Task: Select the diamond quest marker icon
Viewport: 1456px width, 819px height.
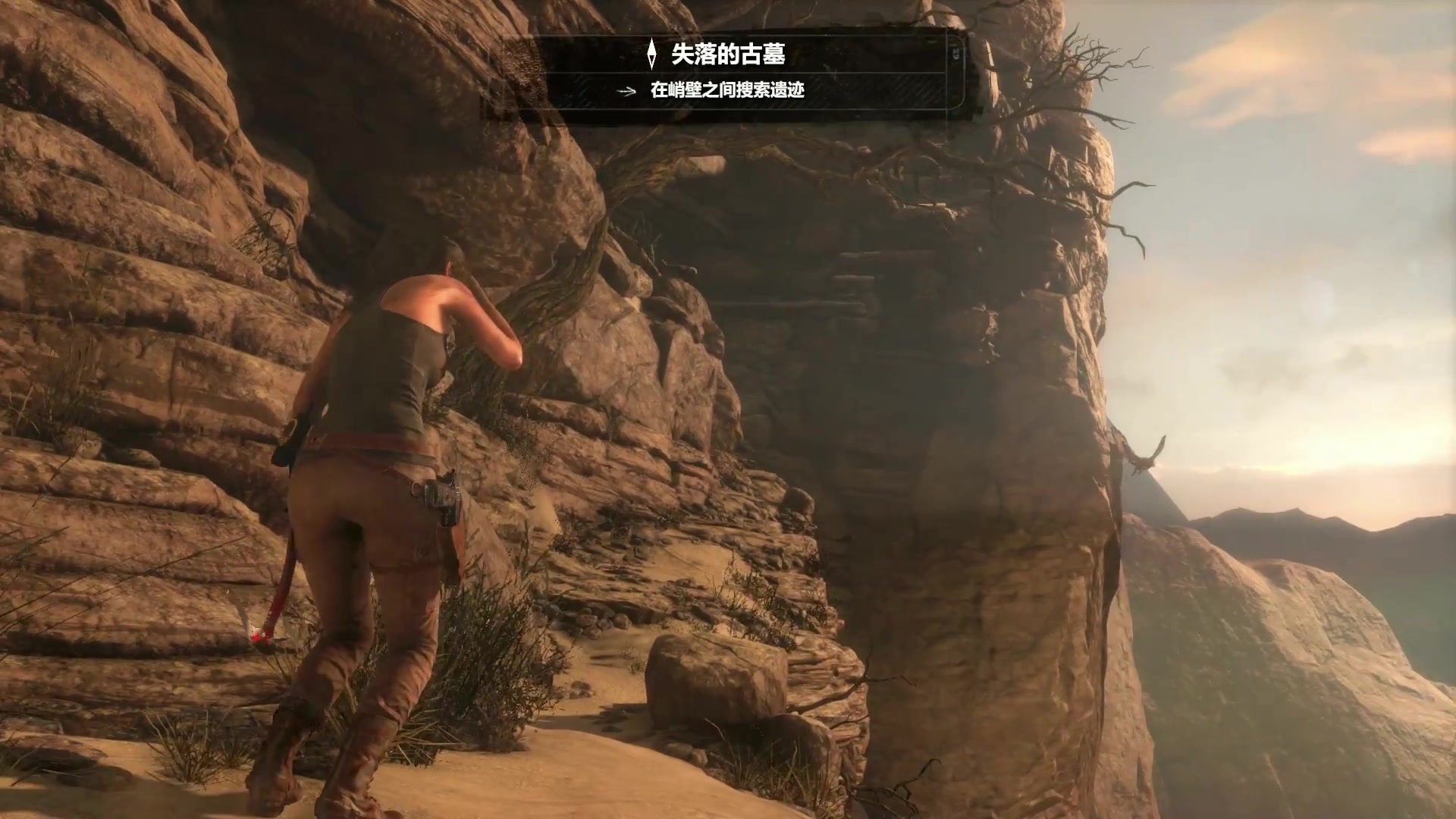Action: 651,52
